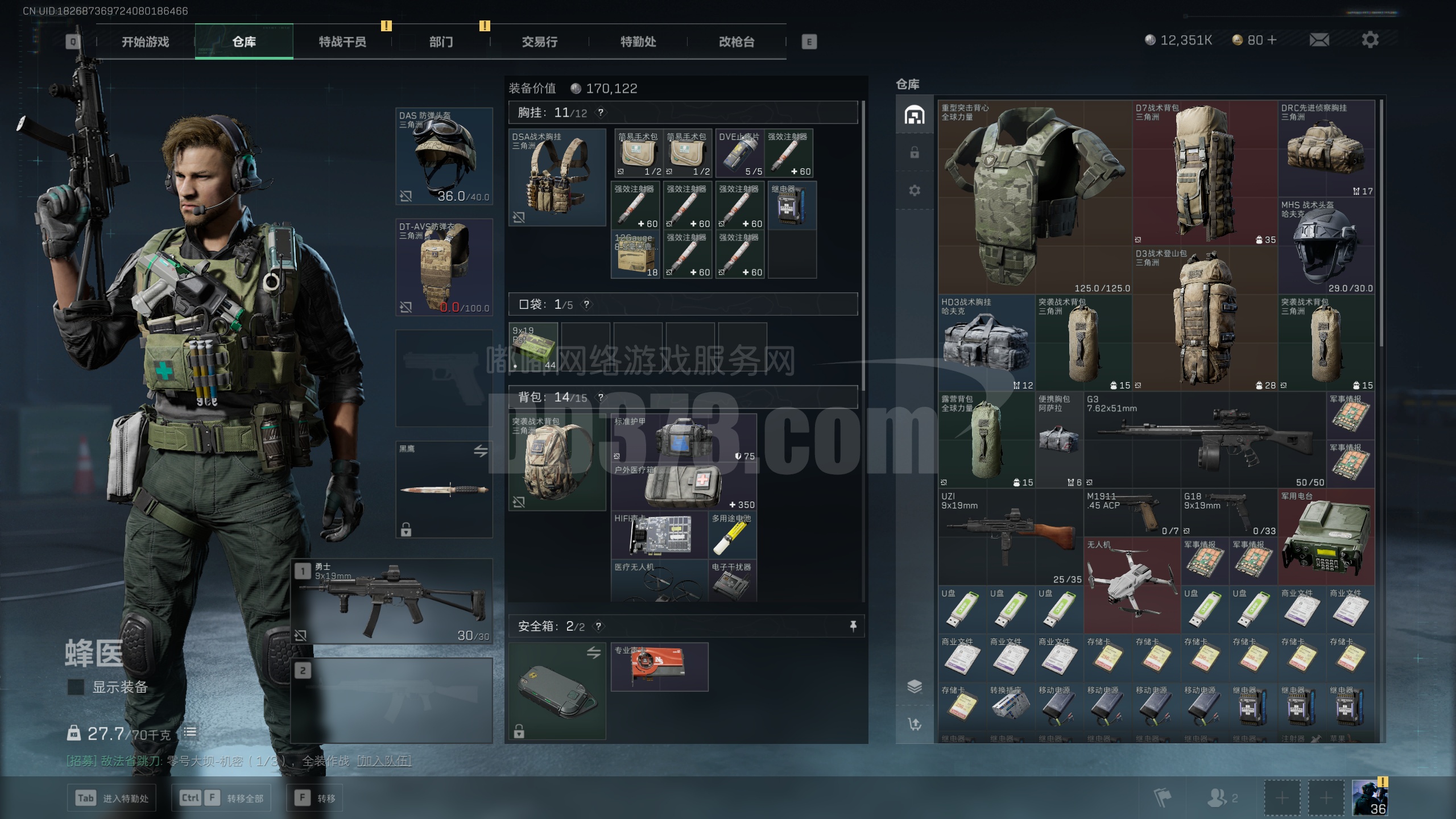Select the 黑鹰 knife slot
The image size is (1456, 819).
tap(444, 489)
